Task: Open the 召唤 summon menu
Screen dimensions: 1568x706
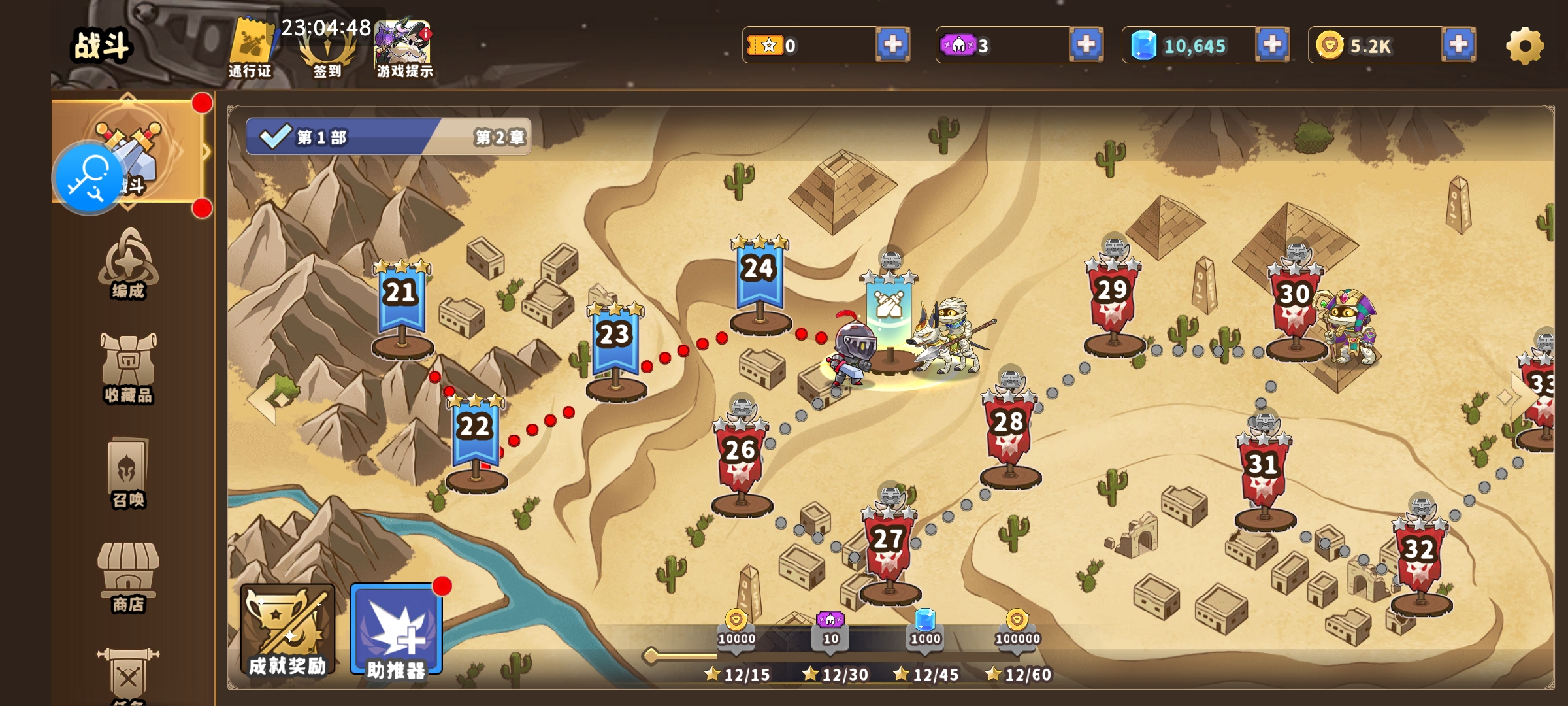Action: click(128, 473)
